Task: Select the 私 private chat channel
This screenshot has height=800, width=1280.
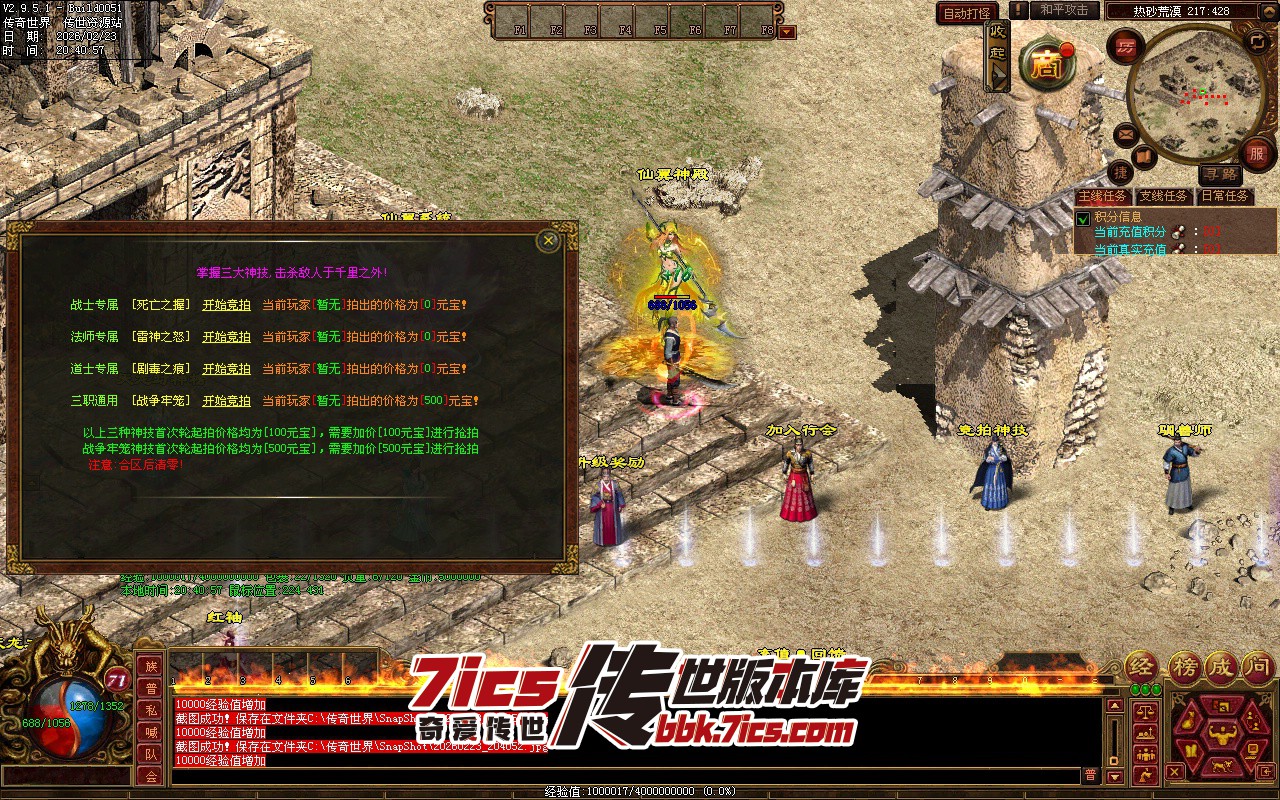Action: click(x=151, y=710)
